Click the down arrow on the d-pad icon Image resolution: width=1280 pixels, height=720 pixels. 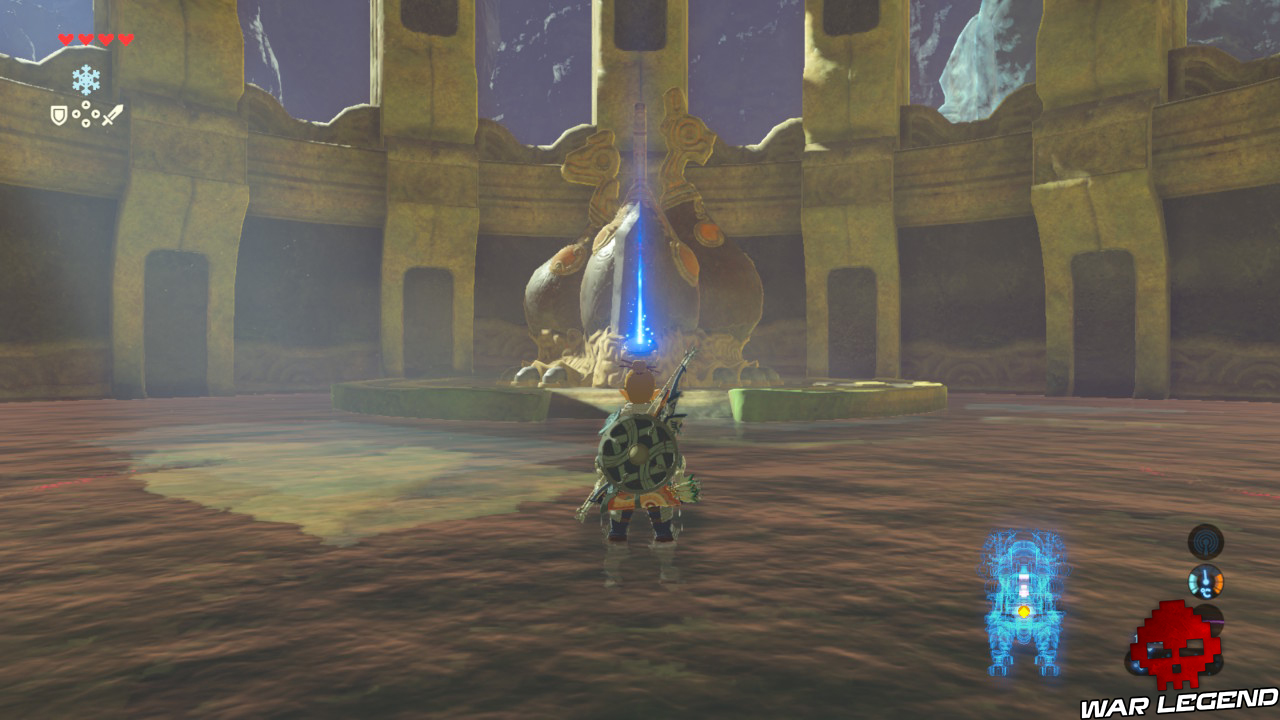[86, 123]
